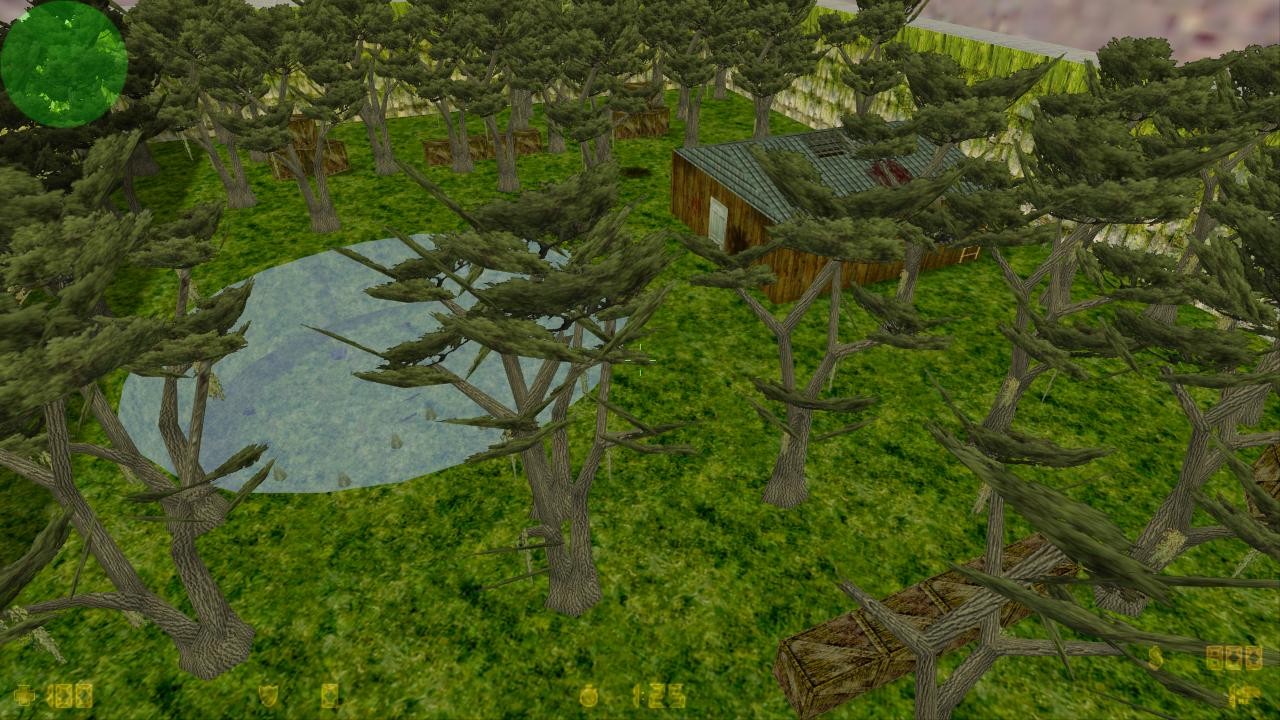Click the stopwatch timer icon in the HUD
This screenshot has height=720, width=1280.
589,694
